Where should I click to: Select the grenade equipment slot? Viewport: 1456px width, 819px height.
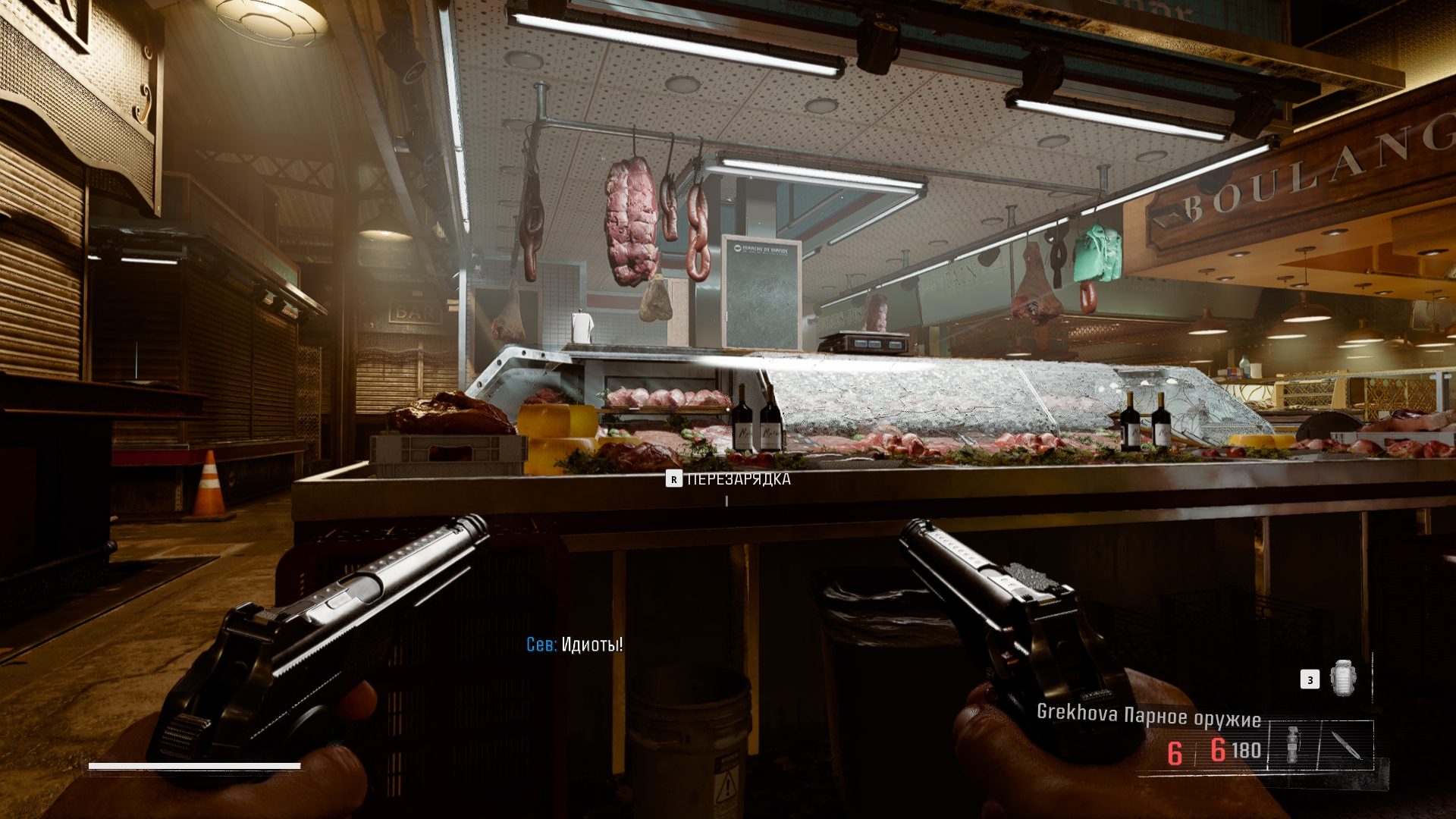[1293, 745]
